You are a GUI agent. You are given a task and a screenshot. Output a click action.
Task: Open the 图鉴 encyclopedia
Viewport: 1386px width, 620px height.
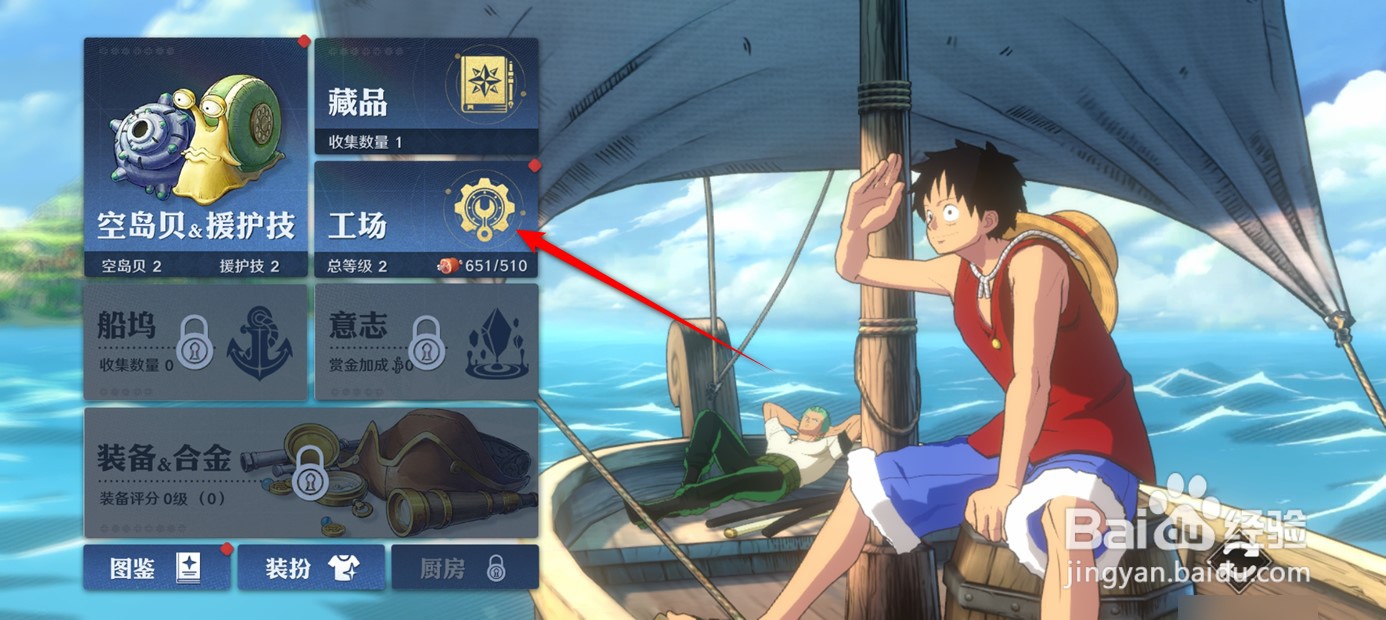click(157, 567)
